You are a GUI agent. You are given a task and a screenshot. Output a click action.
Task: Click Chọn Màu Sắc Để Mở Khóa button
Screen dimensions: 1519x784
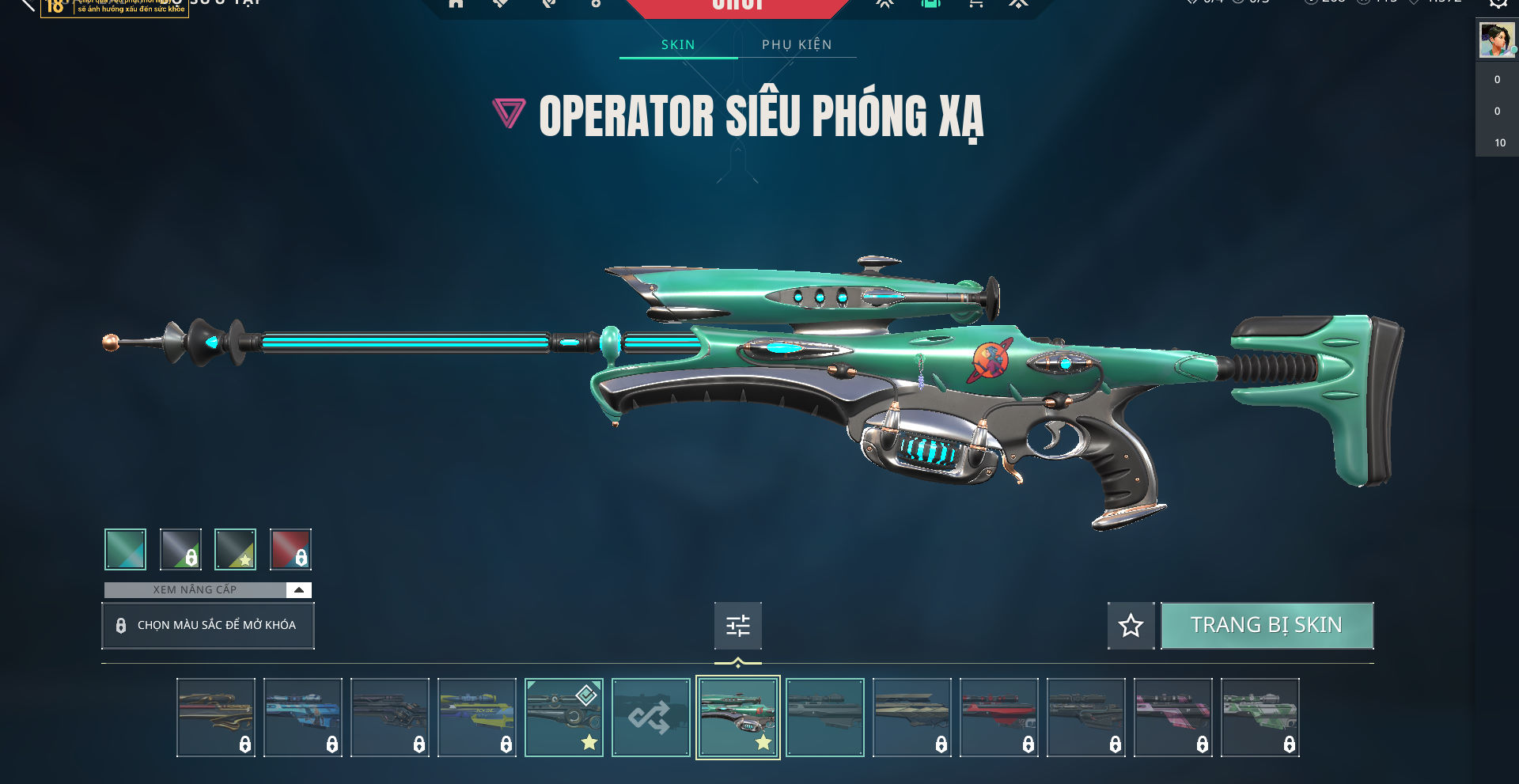[208, 626]
